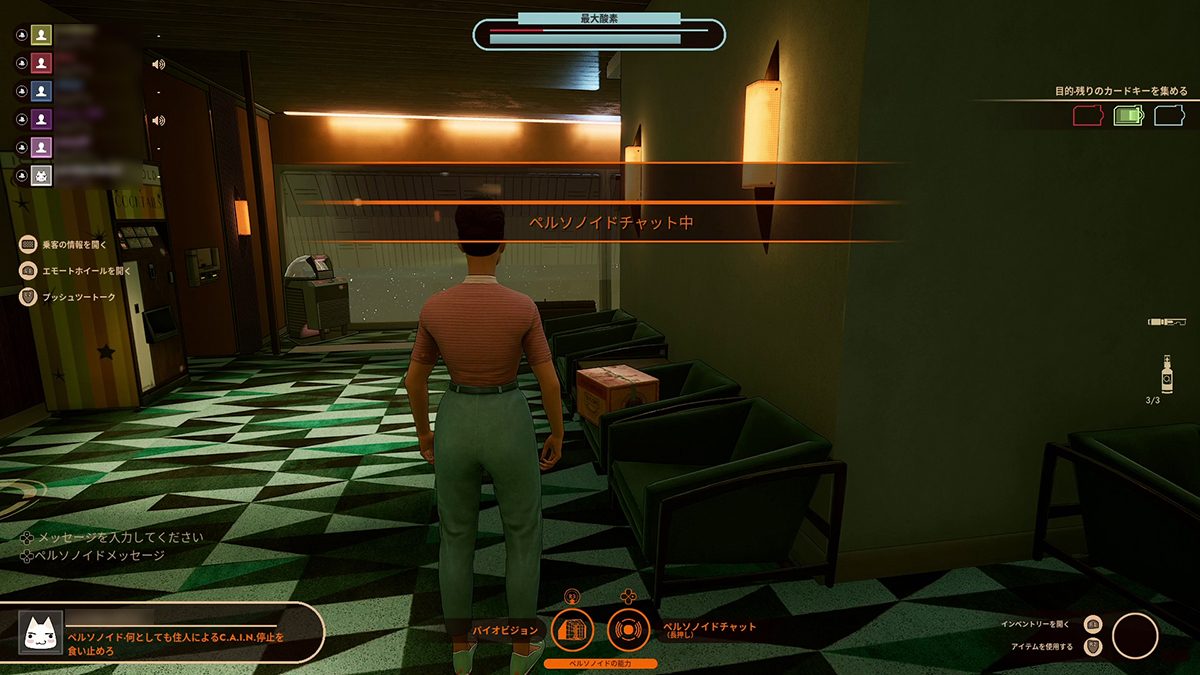Select the cat-face player avatar

click(x=41, y=176)
